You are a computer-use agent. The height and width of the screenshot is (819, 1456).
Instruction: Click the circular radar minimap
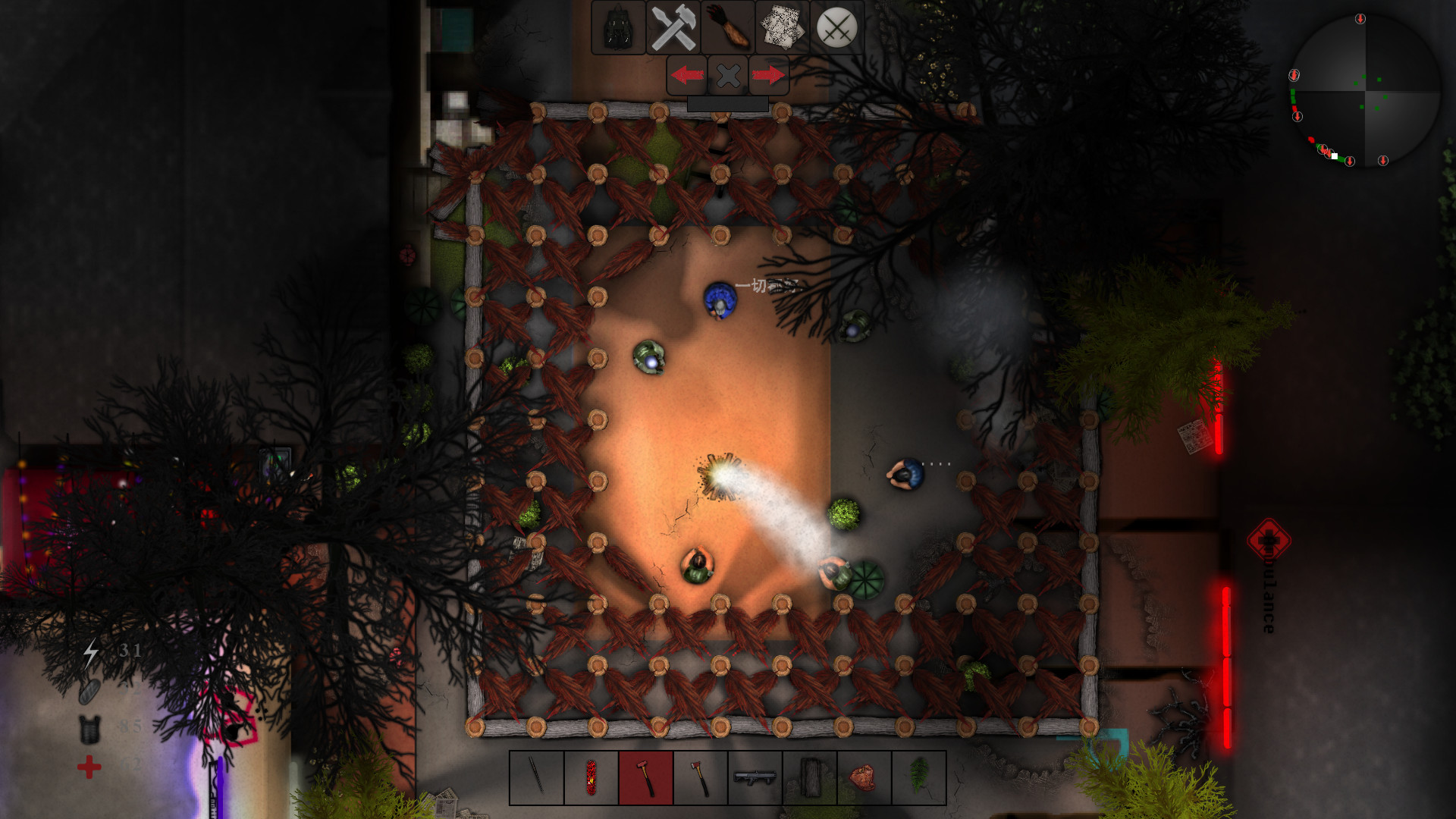1364,90
